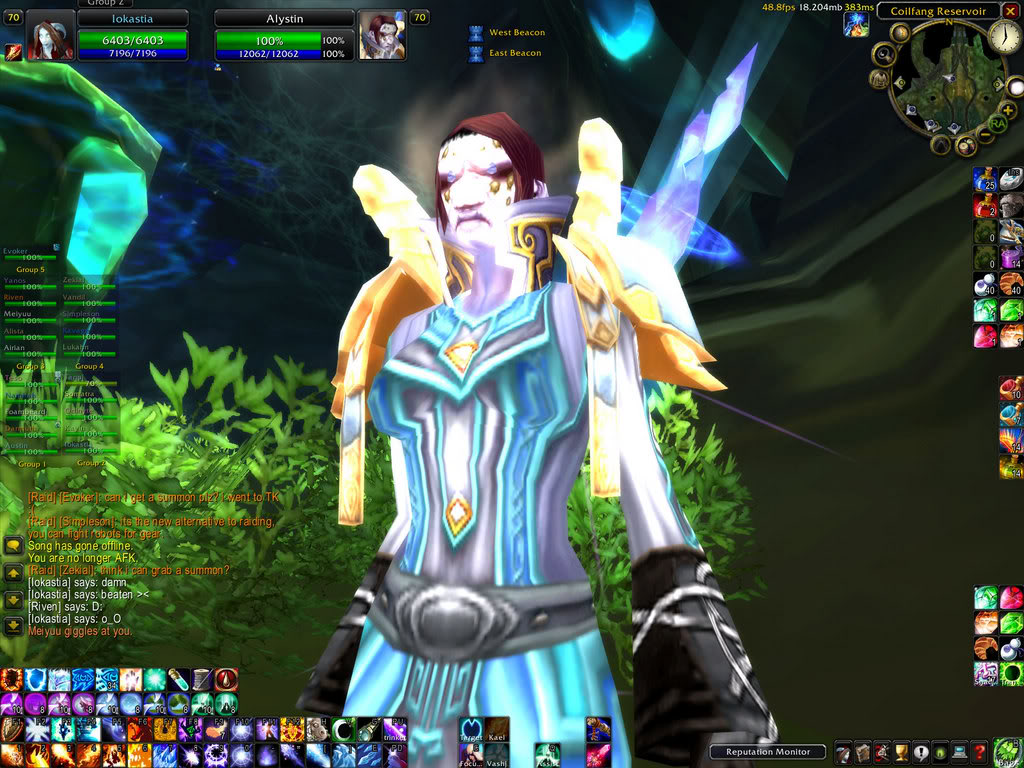The image size is (1024, 768).
Task: Open the spellbook micro button
Action: pyautogui.click(x=862, y=753)
